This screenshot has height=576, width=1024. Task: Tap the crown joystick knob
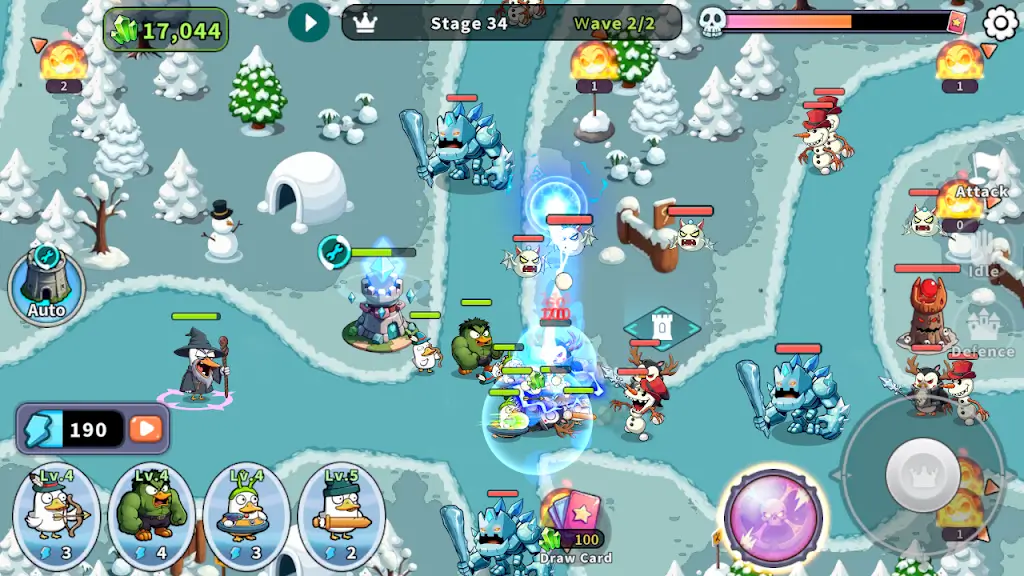point(923,471)
